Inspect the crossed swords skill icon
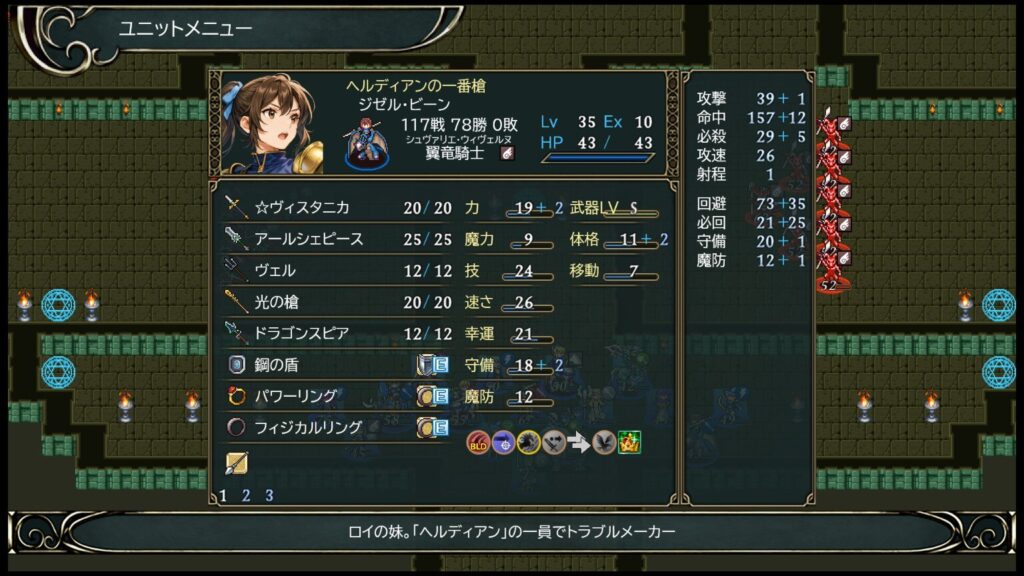This screenshot has width=1024, height=576. 553,442
